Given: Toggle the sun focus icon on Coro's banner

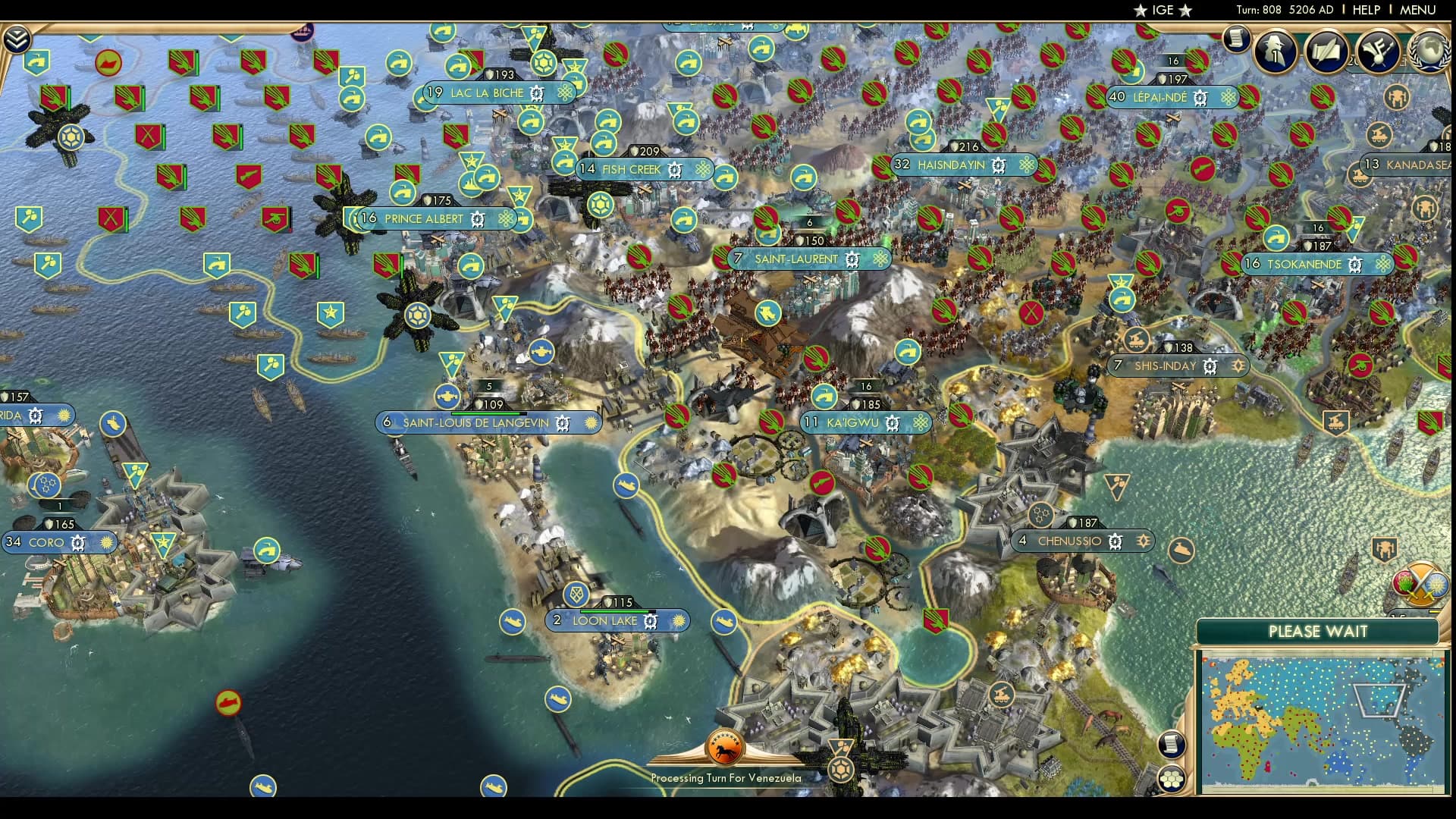Looking at the screenshot, I should (x=105, y=543).
